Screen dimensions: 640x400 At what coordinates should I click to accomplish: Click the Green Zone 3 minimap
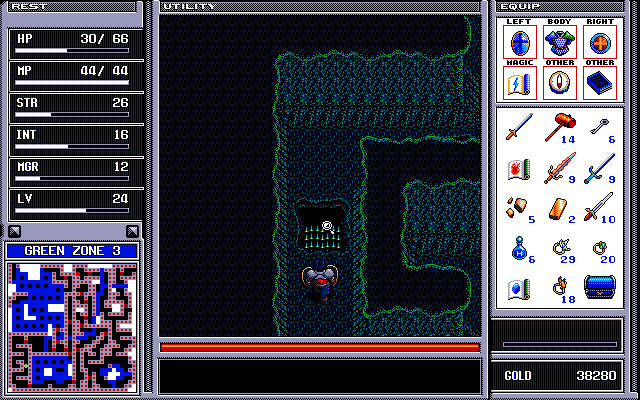click(x=72, y=324)
